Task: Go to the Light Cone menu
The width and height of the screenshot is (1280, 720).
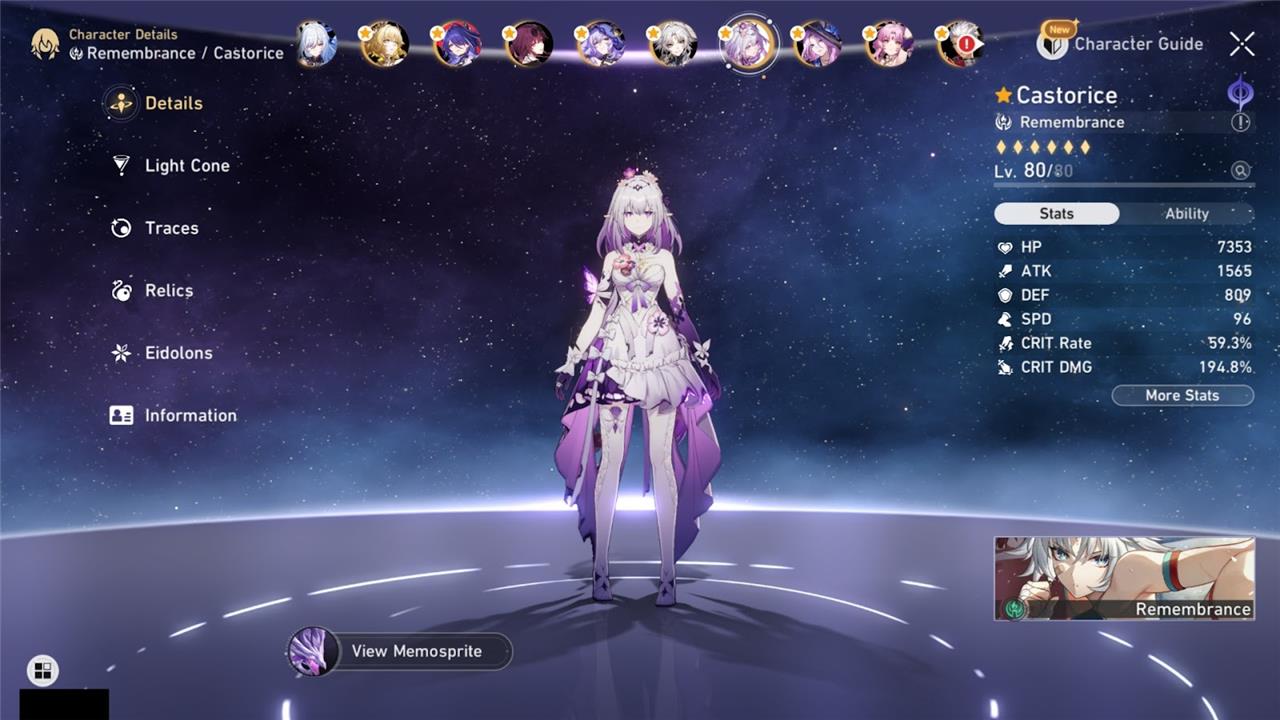Action: (x=186, y=166)
